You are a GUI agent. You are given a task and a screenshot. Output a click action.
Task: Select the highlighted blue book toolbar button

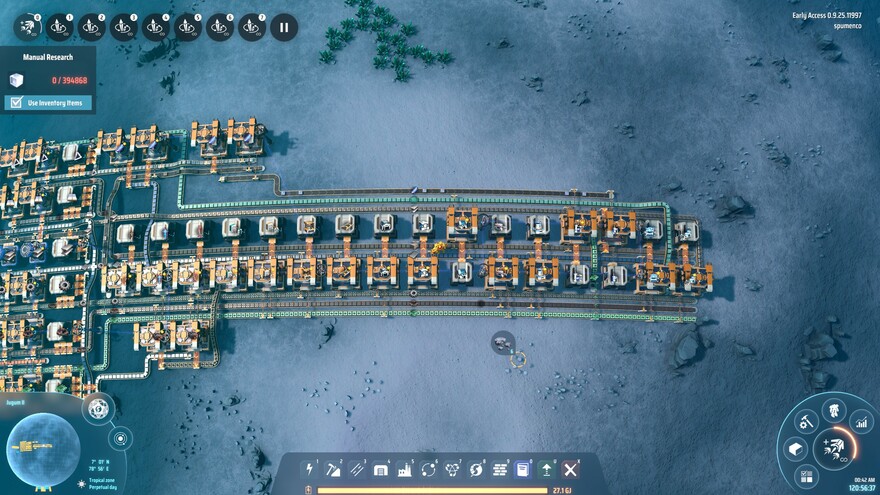coord(523,469)
